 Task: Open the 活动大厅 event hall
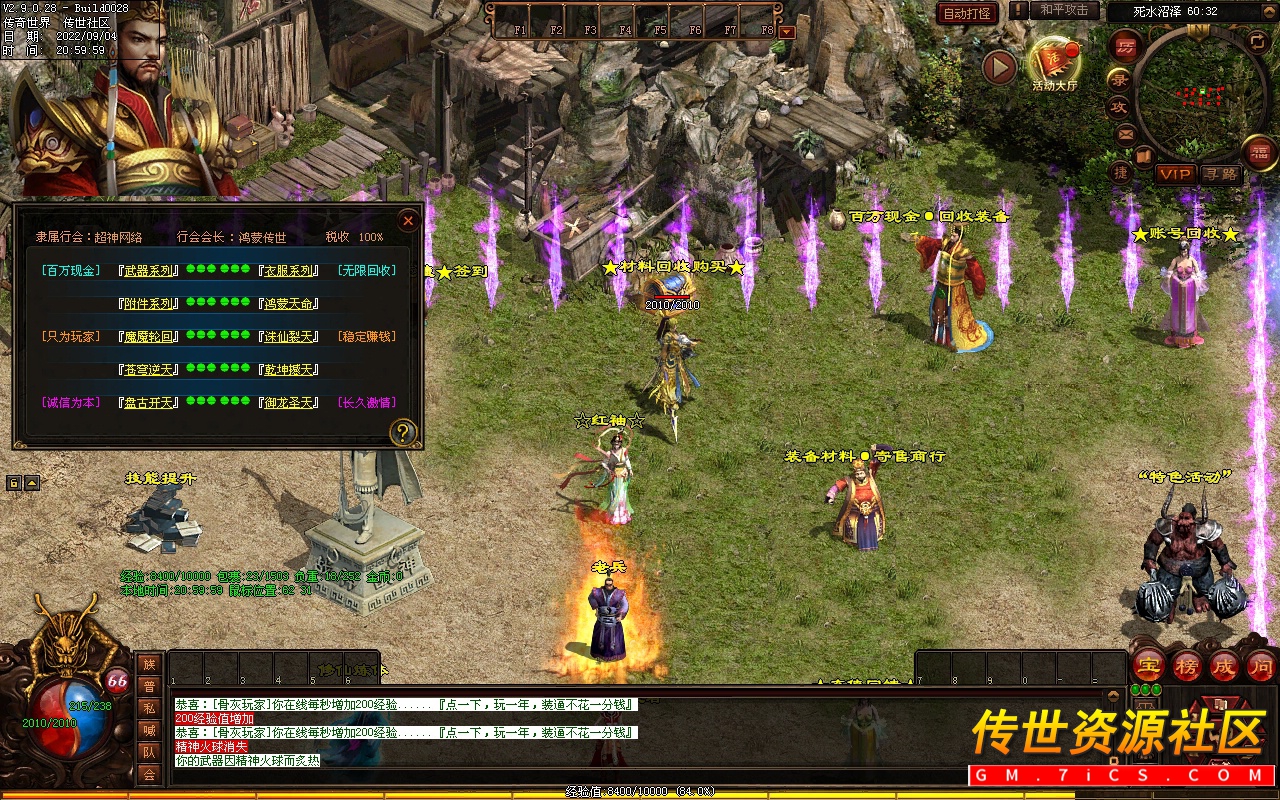tap(1054, 63)
